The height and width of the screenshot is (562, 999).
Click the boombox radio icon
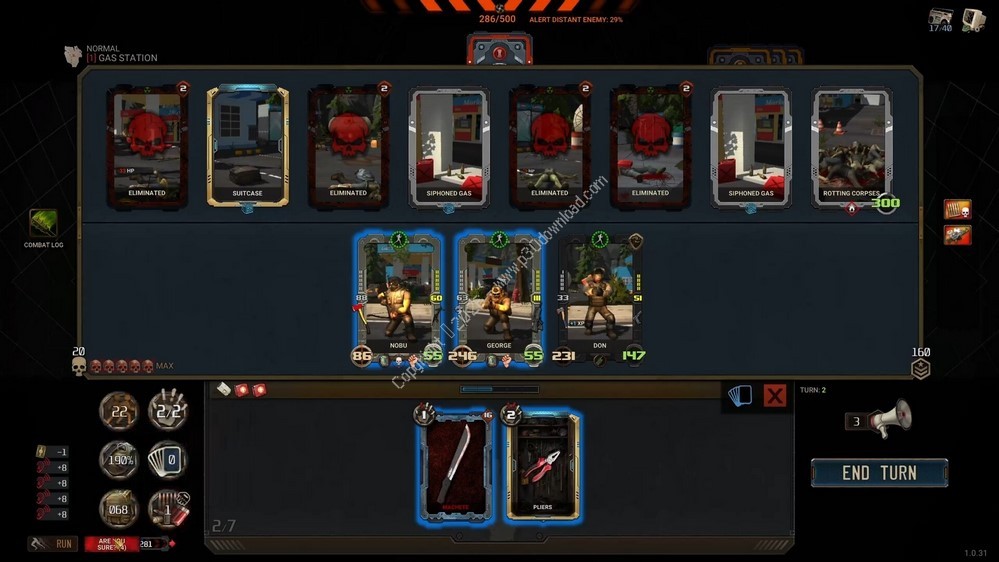(x=940, y=19)
